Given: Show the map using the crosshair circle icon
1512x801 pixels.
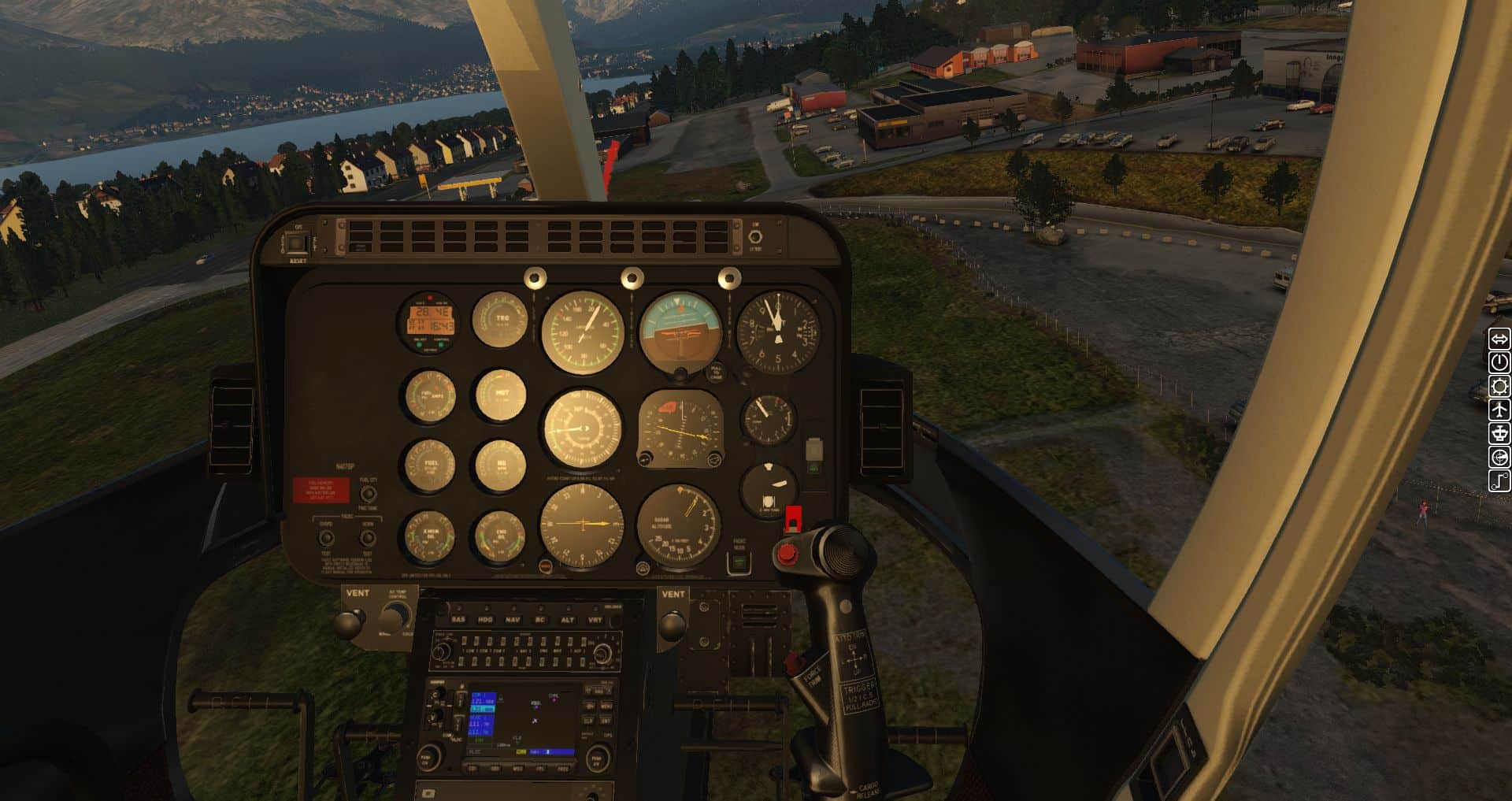Looking at the screenshot, I should tap(1499, 458).
